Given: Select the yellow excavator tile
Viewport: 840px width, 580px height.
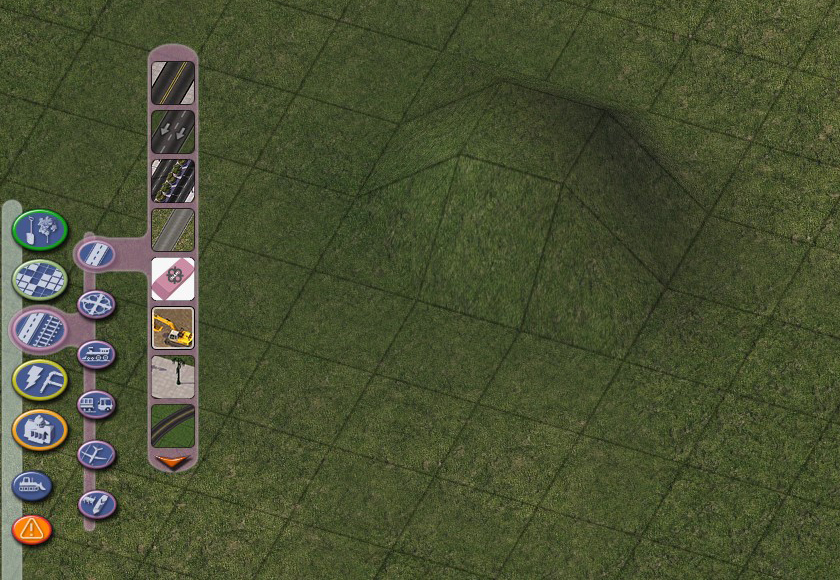Looking at the screenshot, I should (x=172, y=327).
